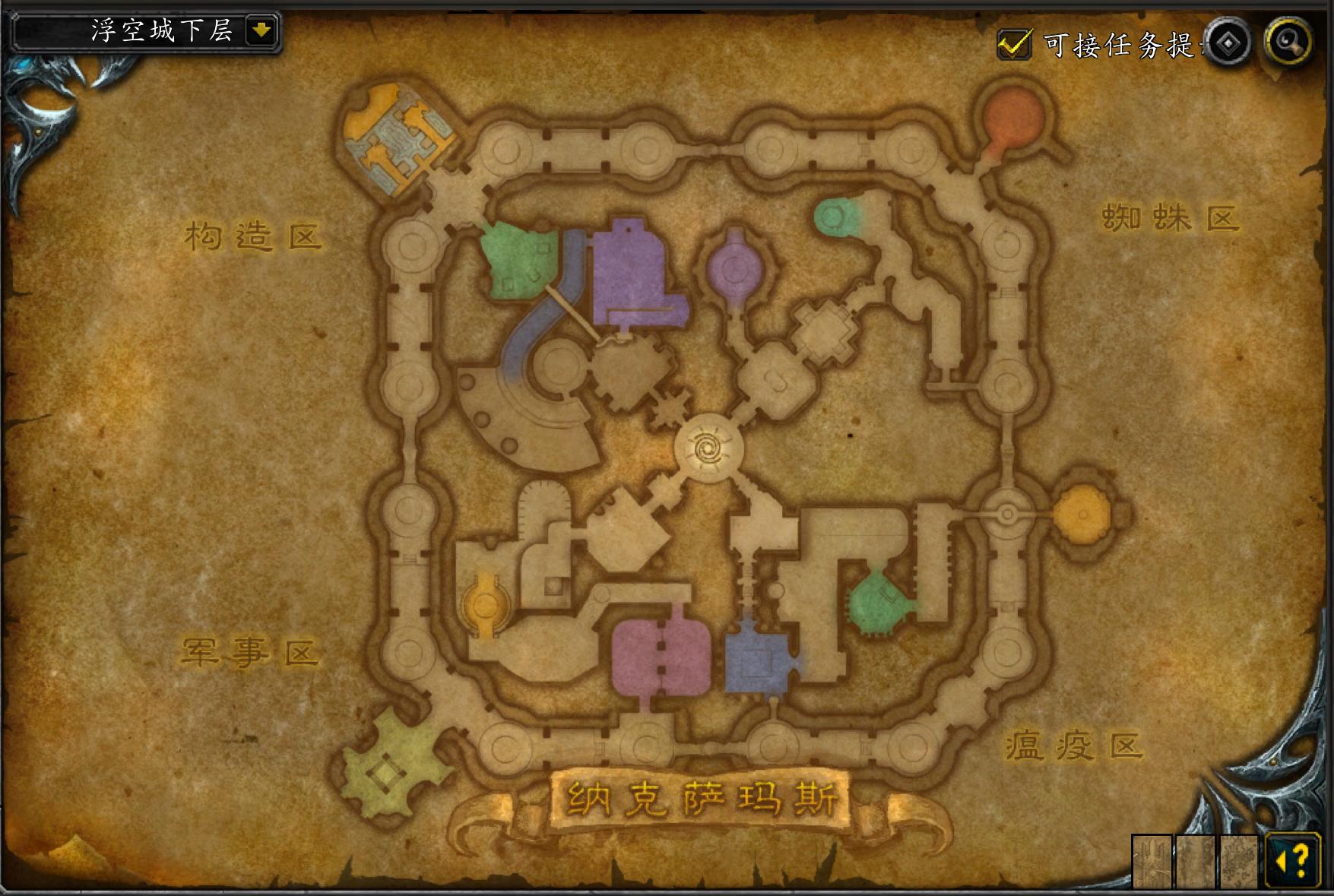
Task: Toggle the 可接任务提示 checkbox
Action: point(1013,44)
